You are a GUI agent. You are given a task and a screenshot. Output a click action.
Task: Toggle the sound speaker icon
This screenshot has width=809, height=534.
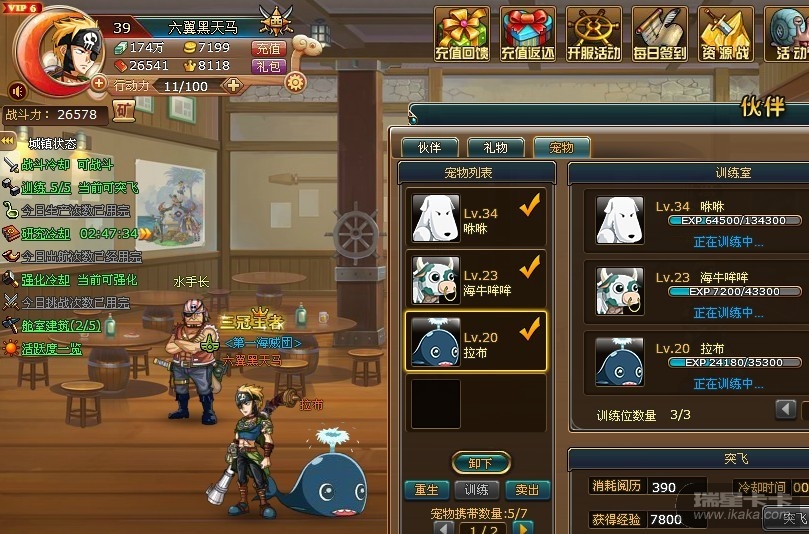pyautogui.click(x=16, y=91)
